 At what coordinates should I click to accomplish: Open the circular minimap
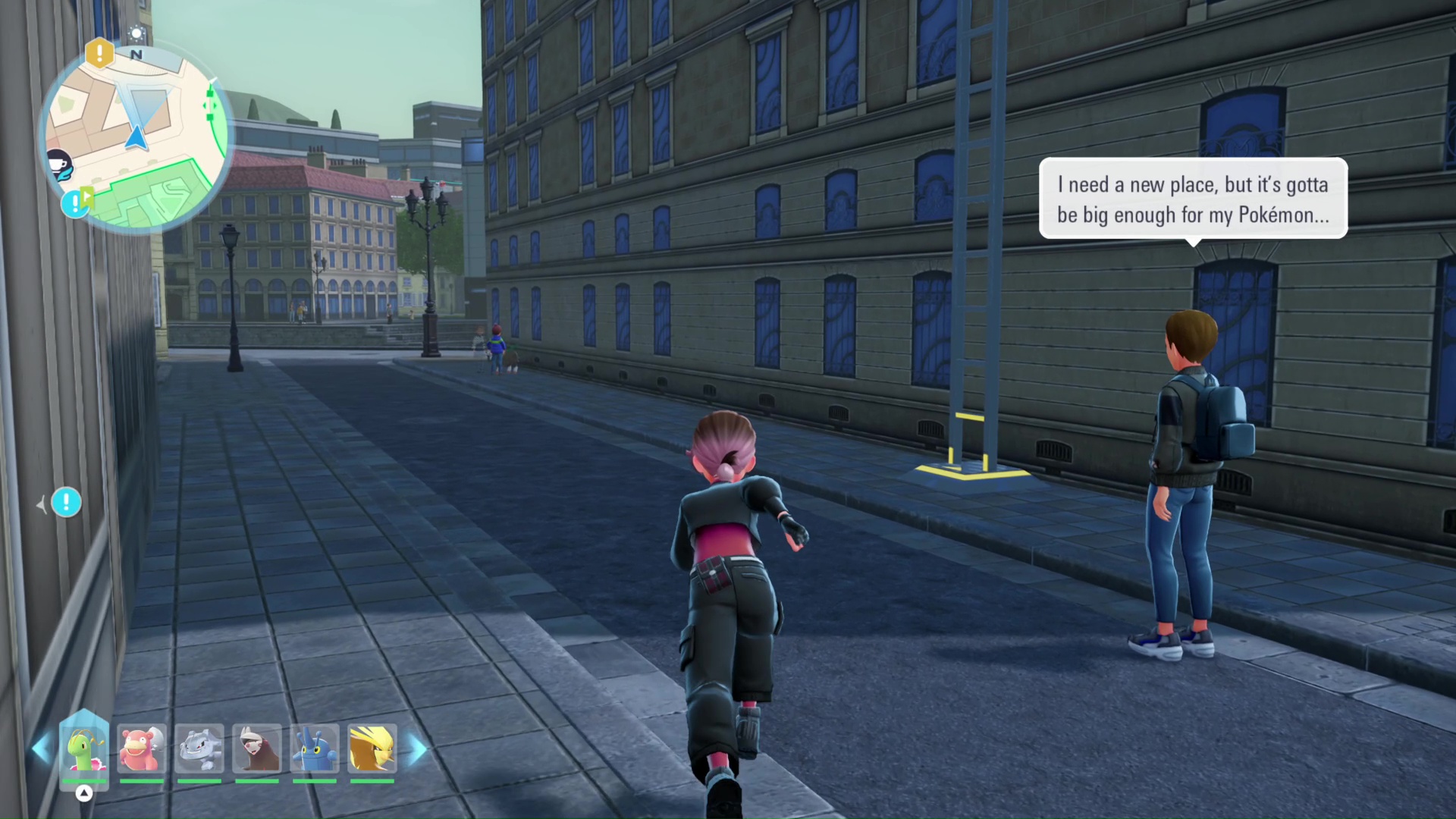coord(136,138)
